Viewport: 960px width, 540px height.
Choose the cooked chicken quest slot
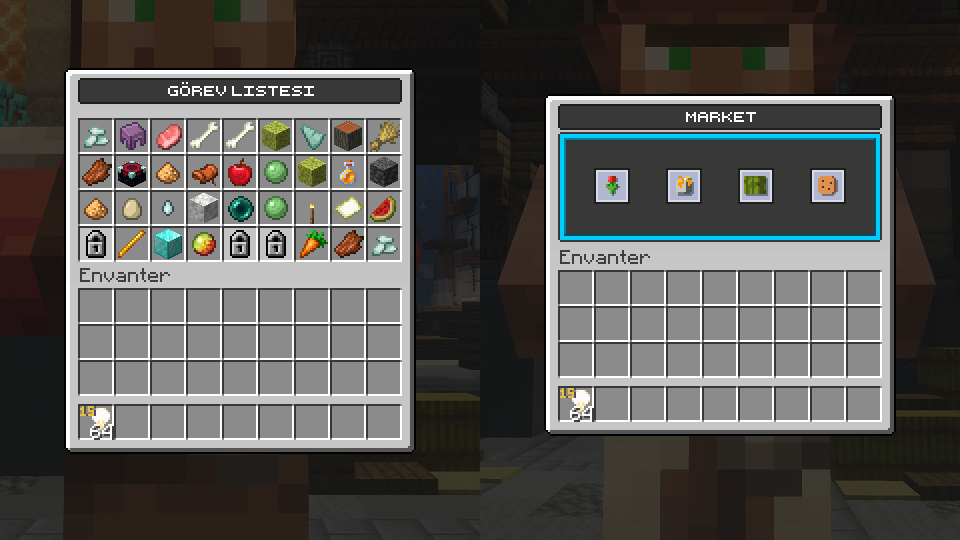pos(204,172)
